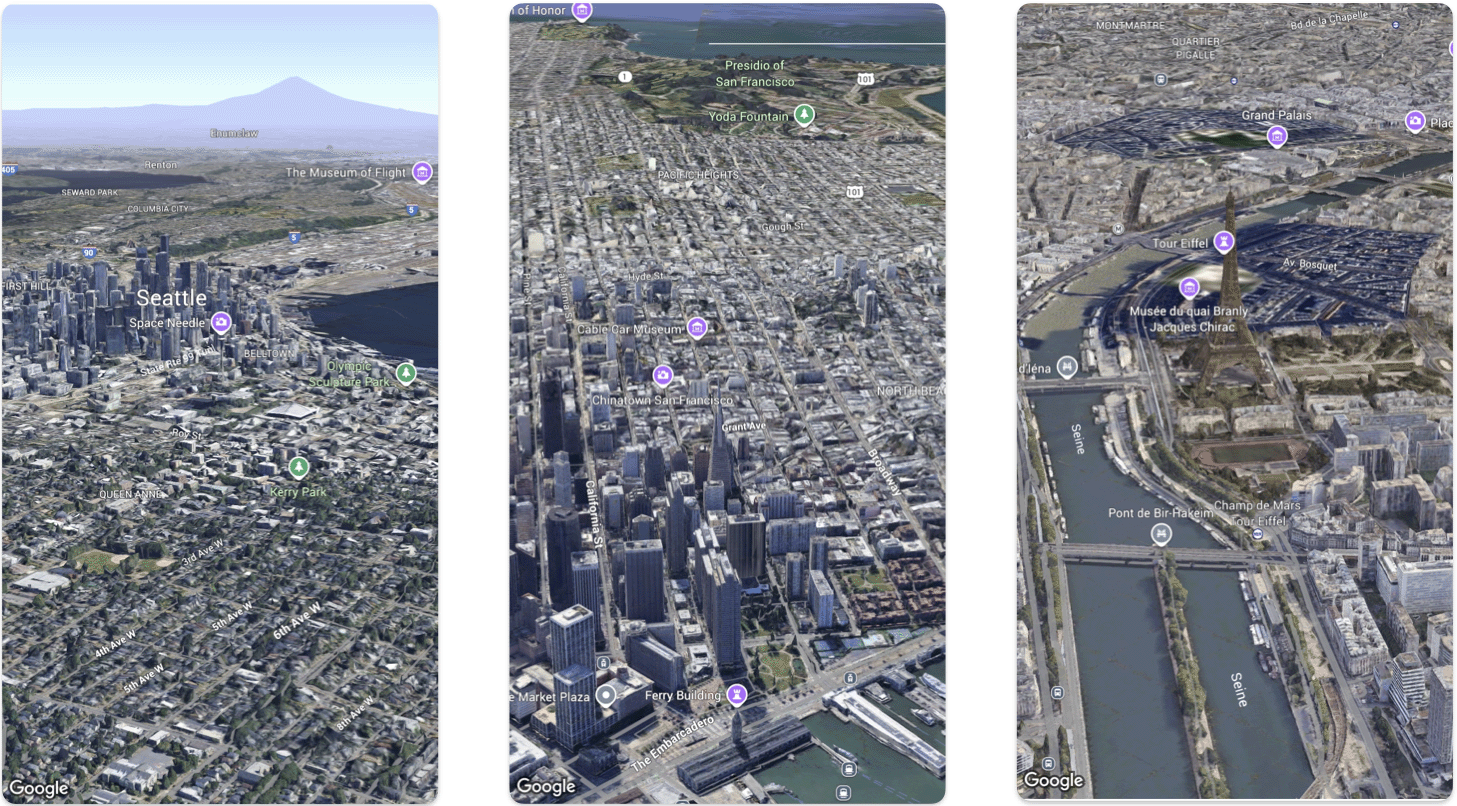Open the Chinatown San Francisco camera pin

665,375
